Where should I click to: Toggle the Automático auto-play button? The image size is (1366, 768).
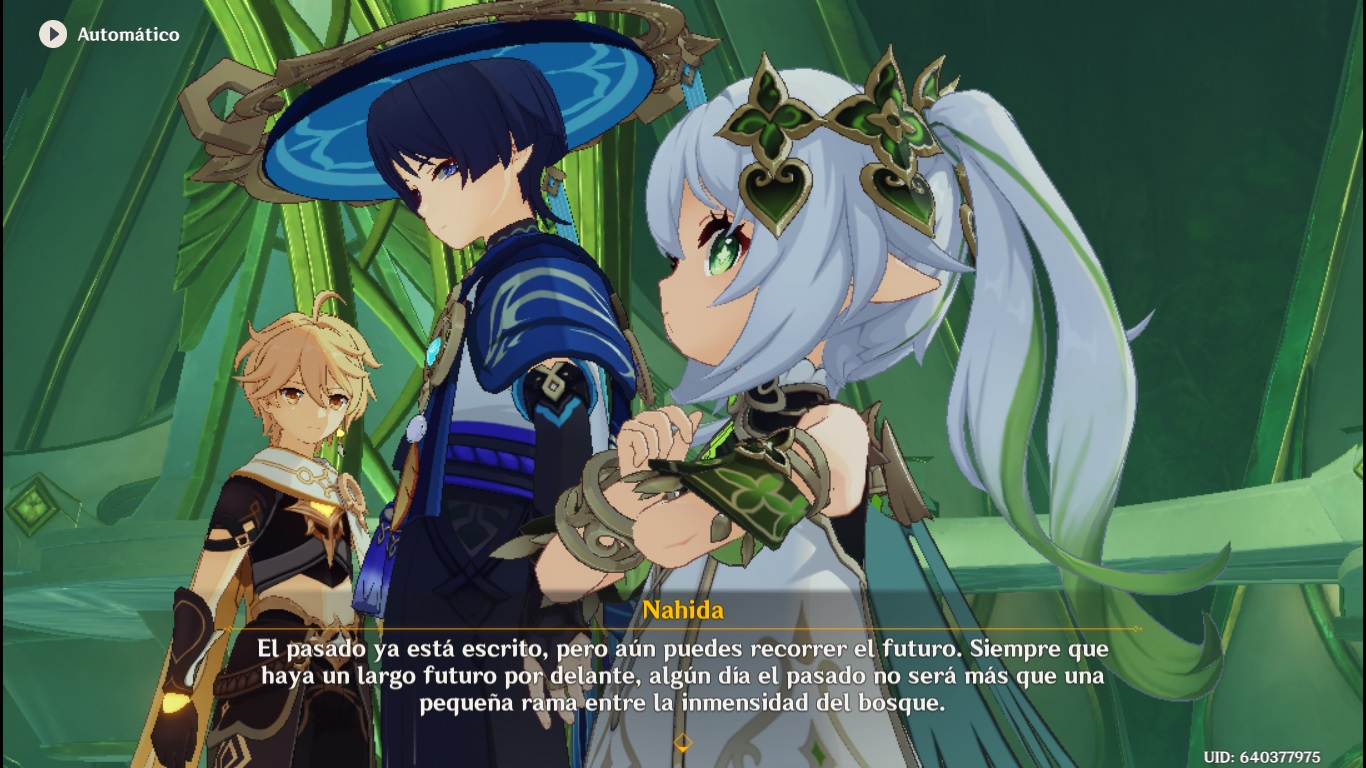(52, 34)
